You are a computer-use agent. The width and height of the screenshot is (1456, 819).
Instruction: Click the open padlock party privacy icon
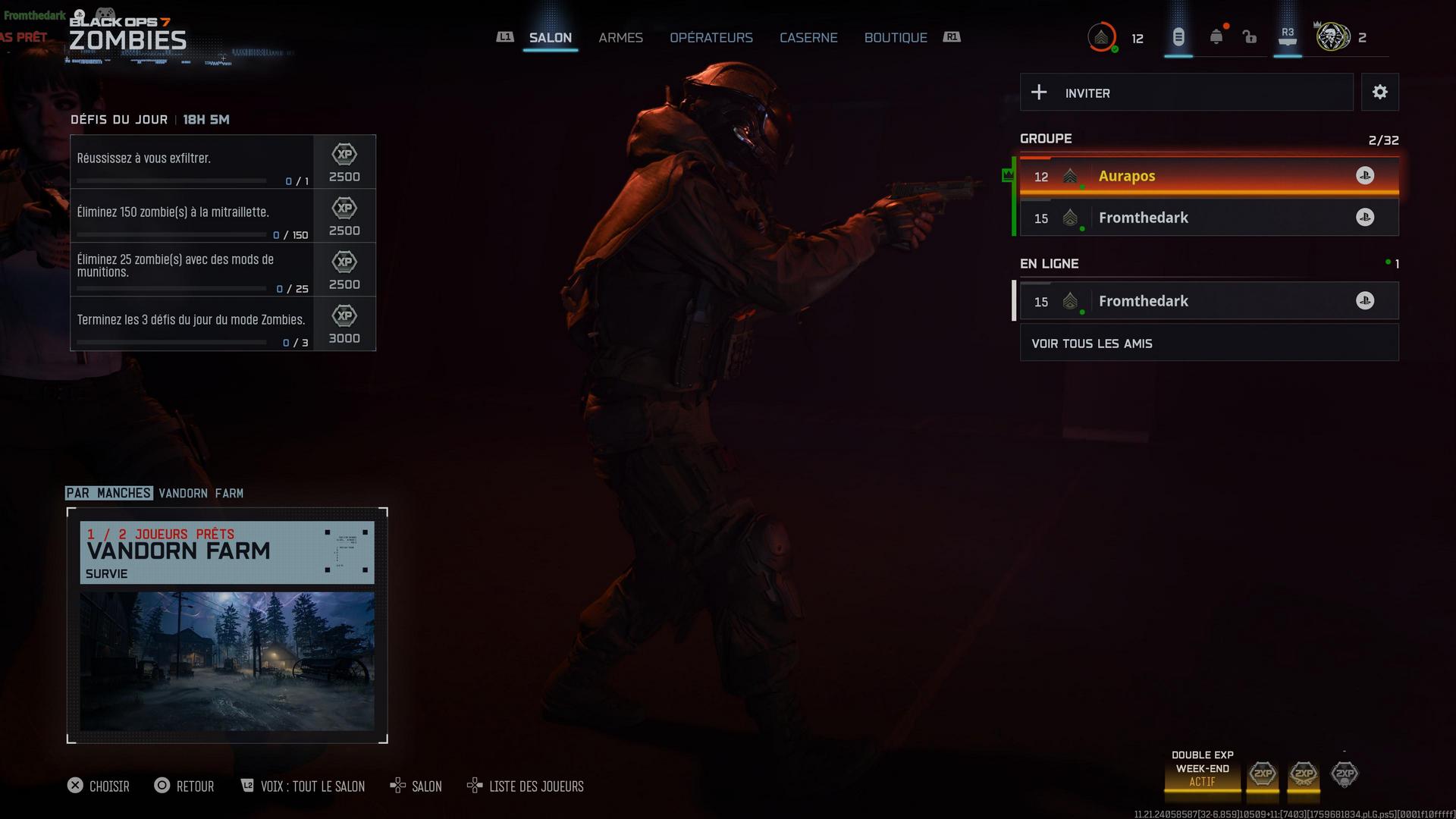click(1250, 37)
